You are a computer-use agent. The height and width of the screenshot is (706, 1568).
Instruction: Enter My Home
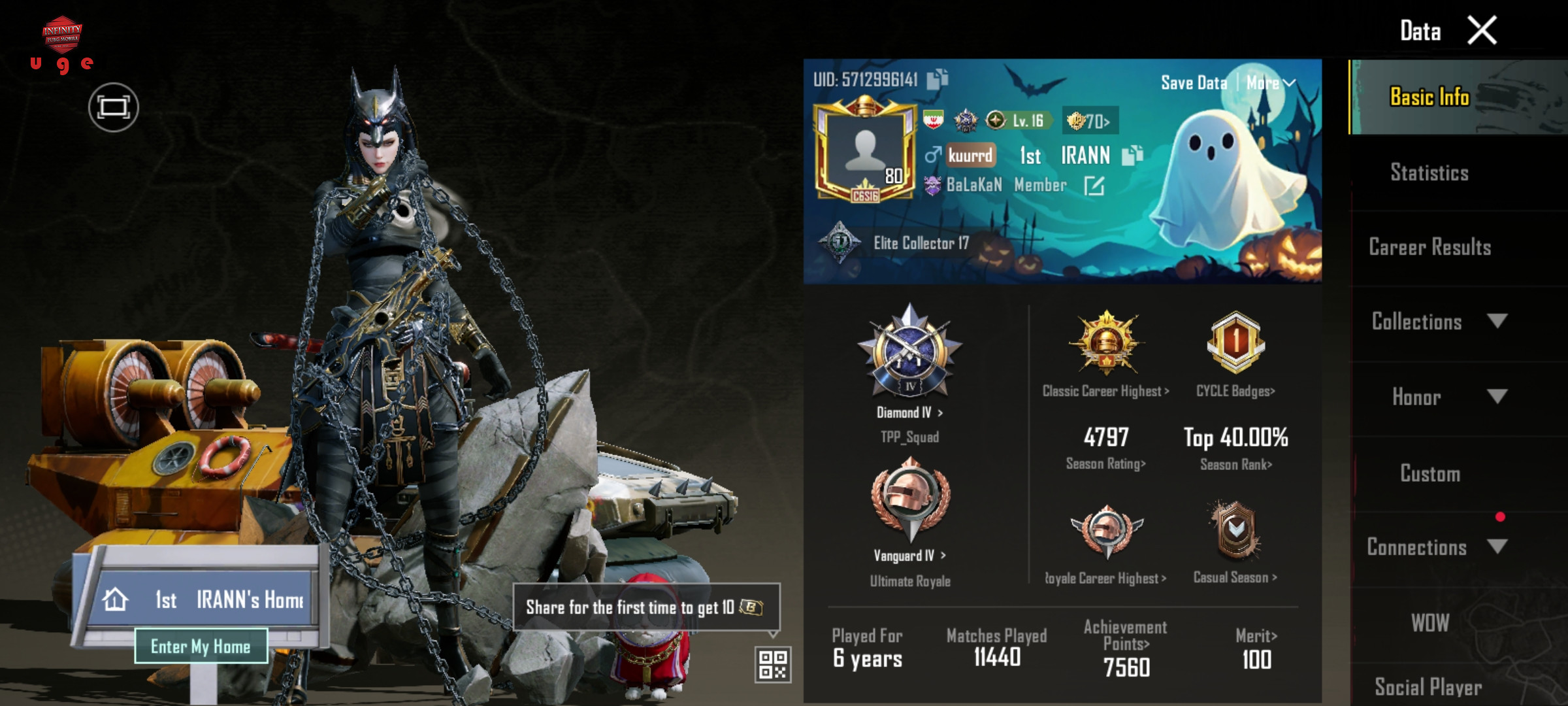point(201,646)
